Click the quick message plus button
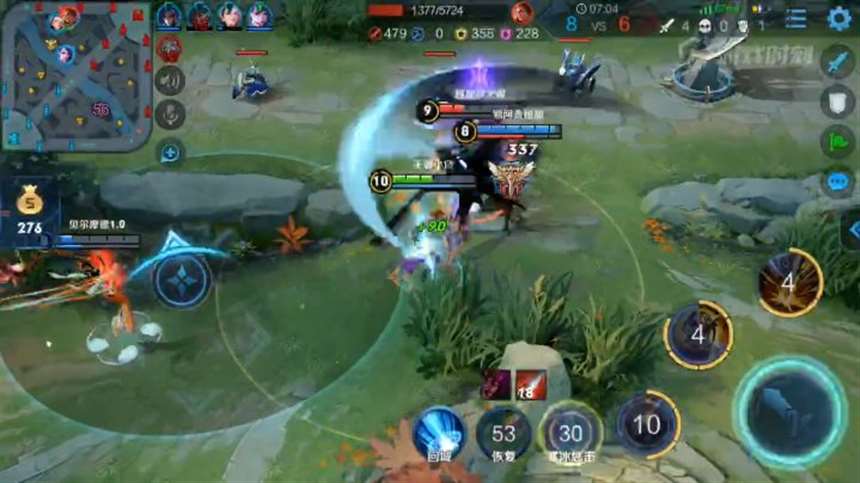 [170, 152]
